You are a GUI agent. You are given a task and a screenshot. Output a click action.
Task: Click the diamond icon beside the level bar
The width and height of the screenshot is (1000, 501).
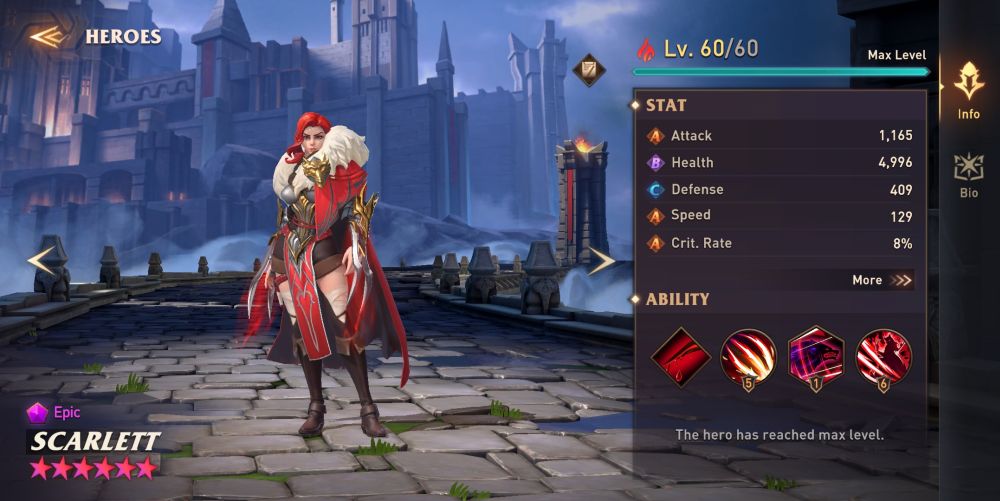[588, 69]
